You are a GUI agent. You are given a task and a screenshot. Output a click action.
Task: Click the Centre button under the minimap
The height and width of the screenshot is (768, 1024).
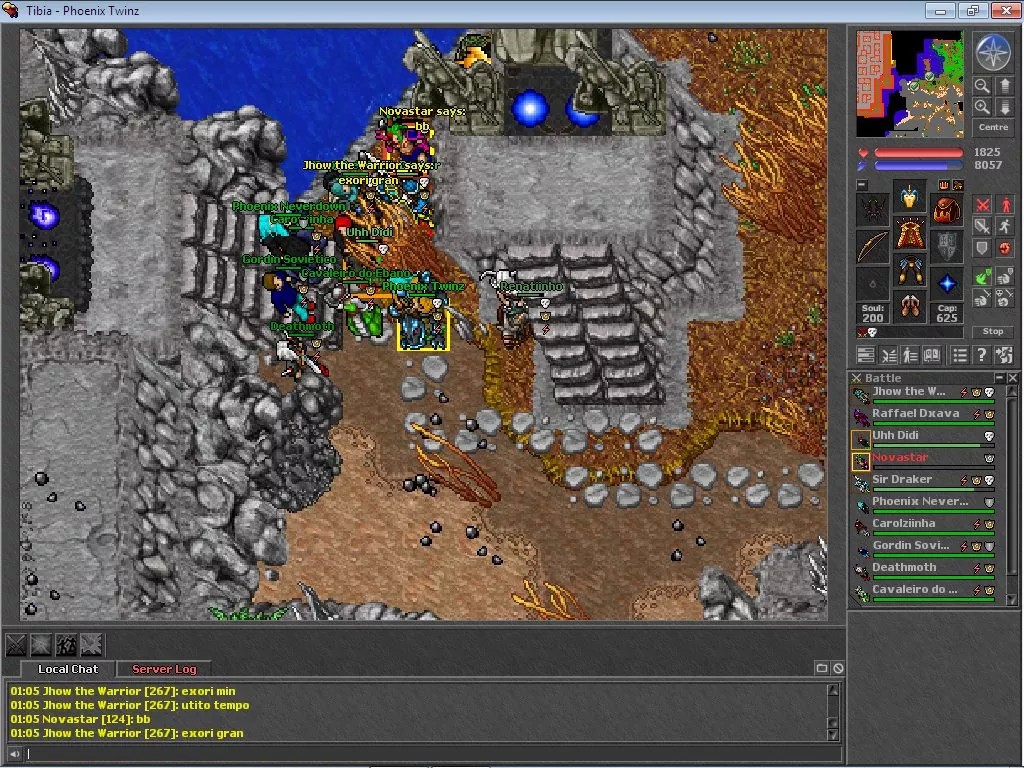click(993, 127)
